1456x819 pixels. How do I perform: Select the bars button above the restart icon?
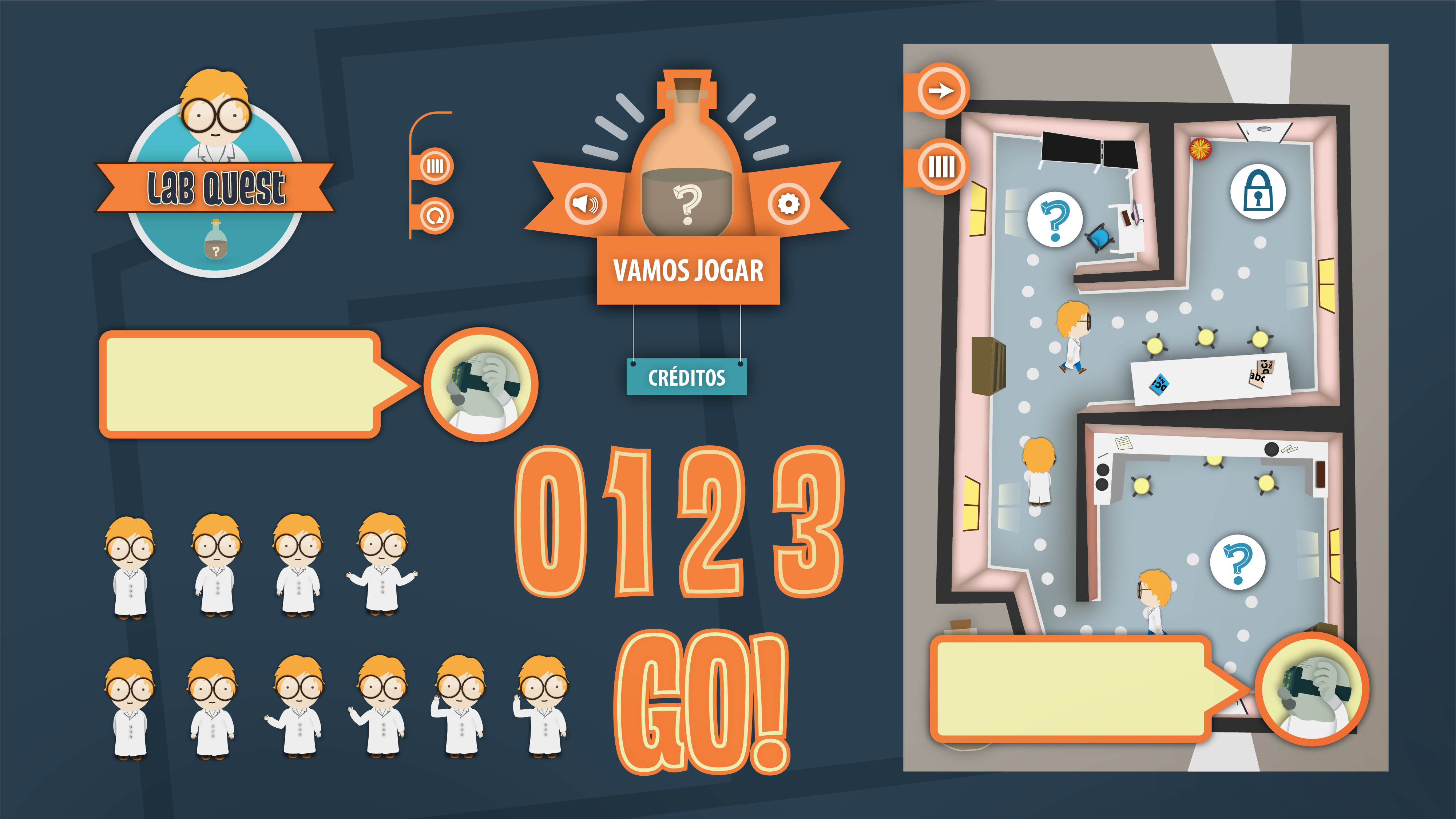tap(435, 166)
